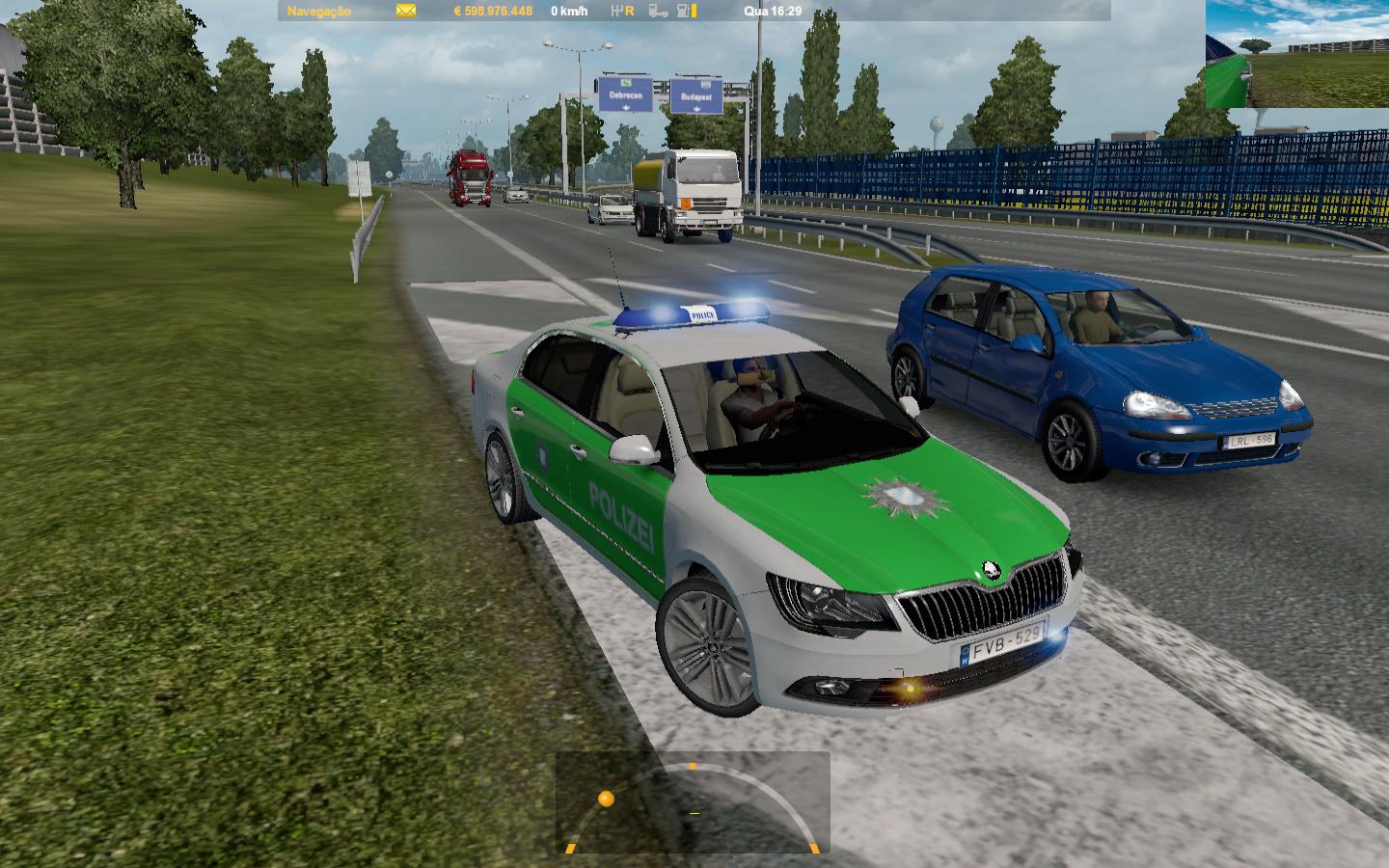Click the gear shifter indicator

623,12
